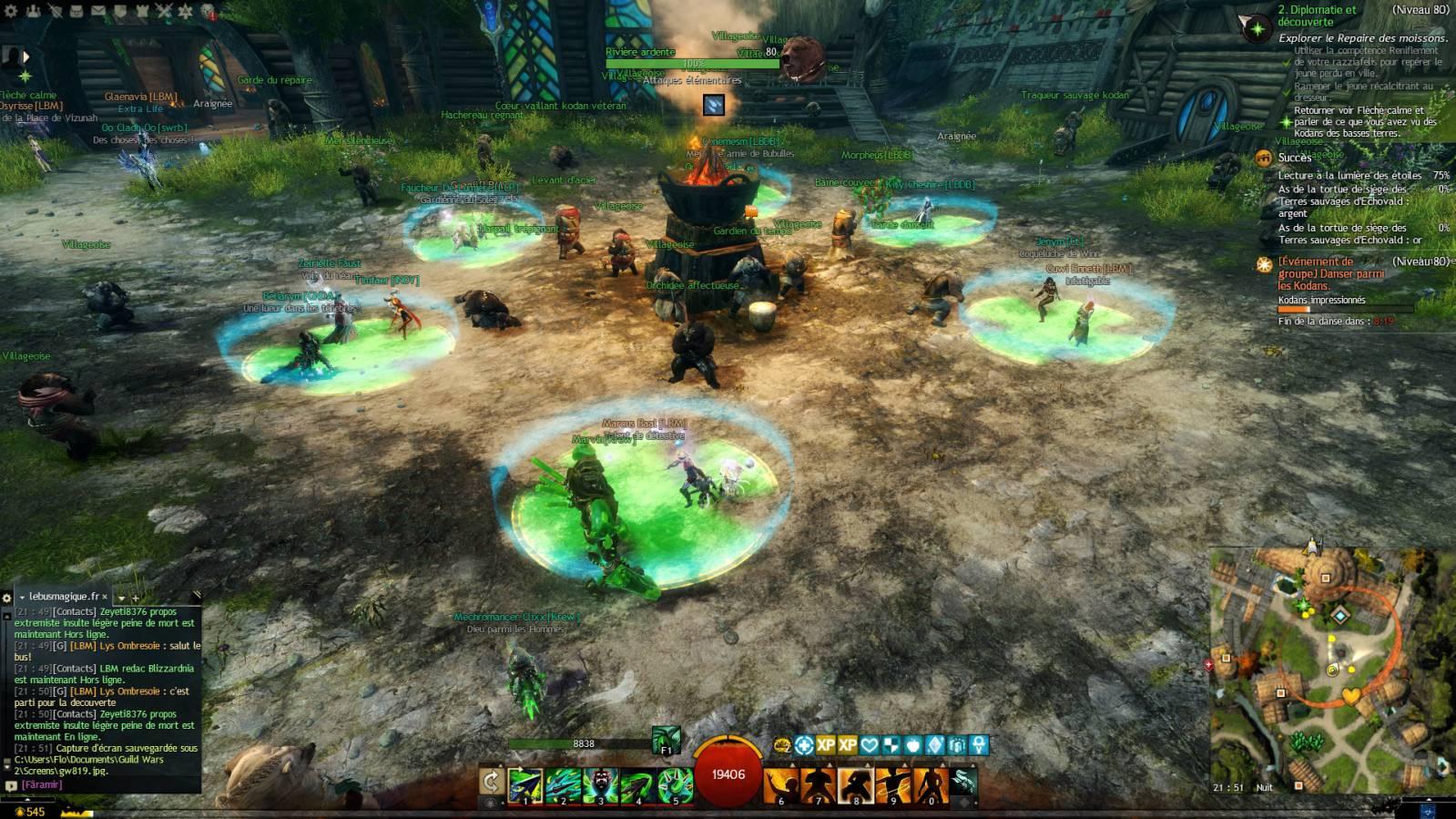Screen dimensions: 1456x819
Task: Open the game menu gear icon
Action: (x=10, y=11)
